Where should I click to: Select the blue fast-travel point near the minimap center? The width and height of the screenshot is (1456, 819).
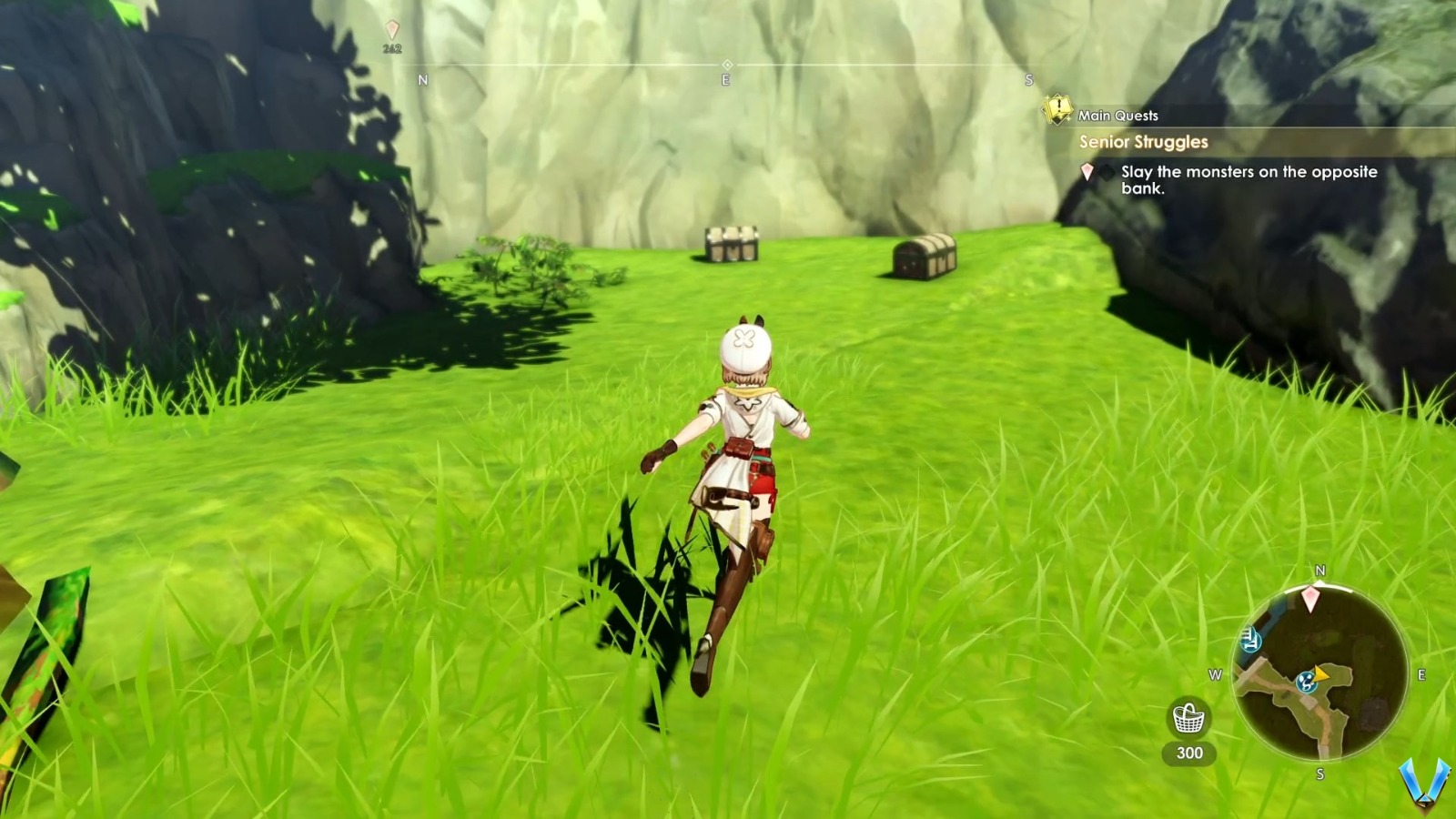pyautogui.click(x=1306, y=682)
